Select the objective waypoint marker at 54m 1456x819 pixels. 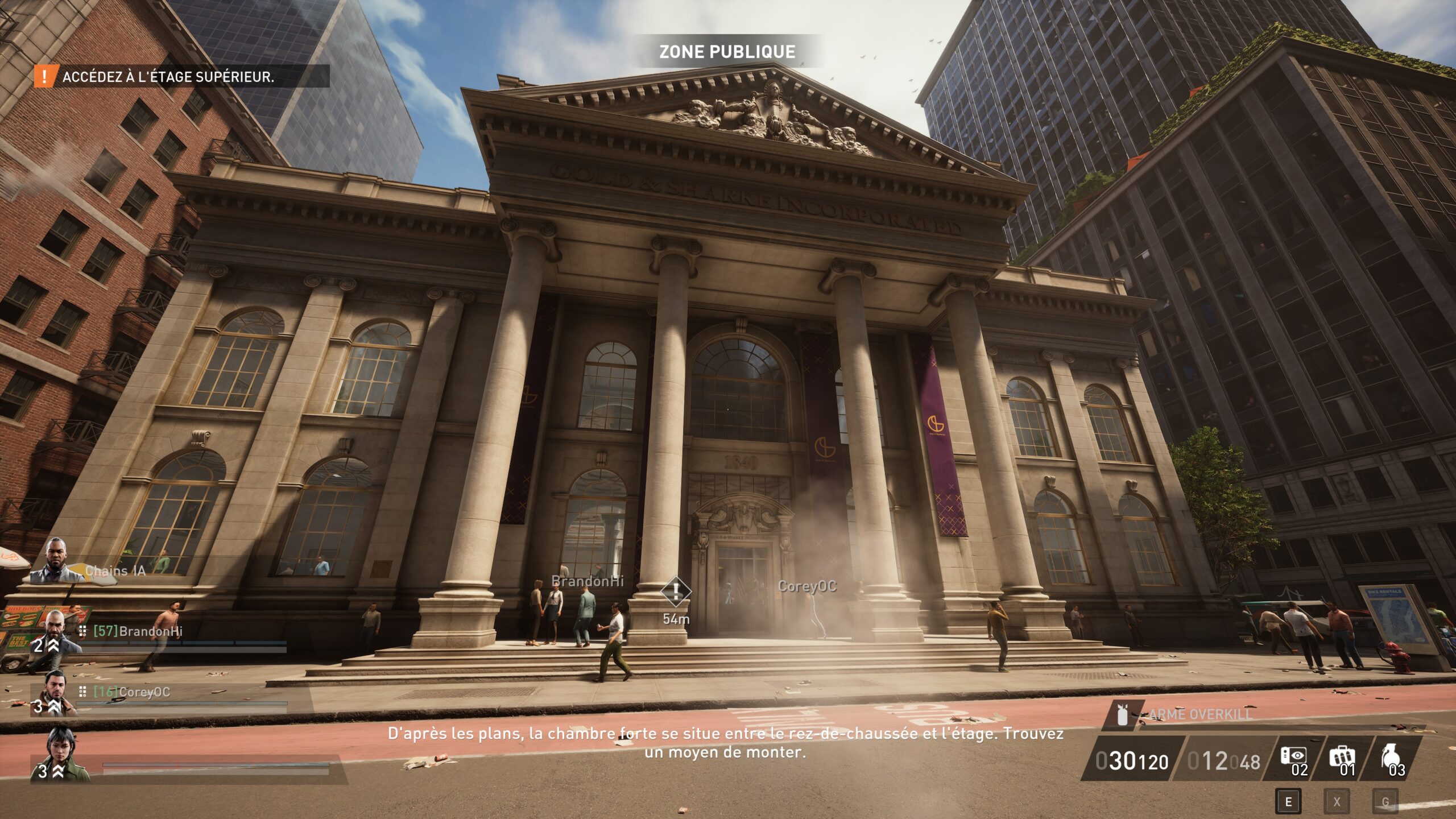[675, 592]
